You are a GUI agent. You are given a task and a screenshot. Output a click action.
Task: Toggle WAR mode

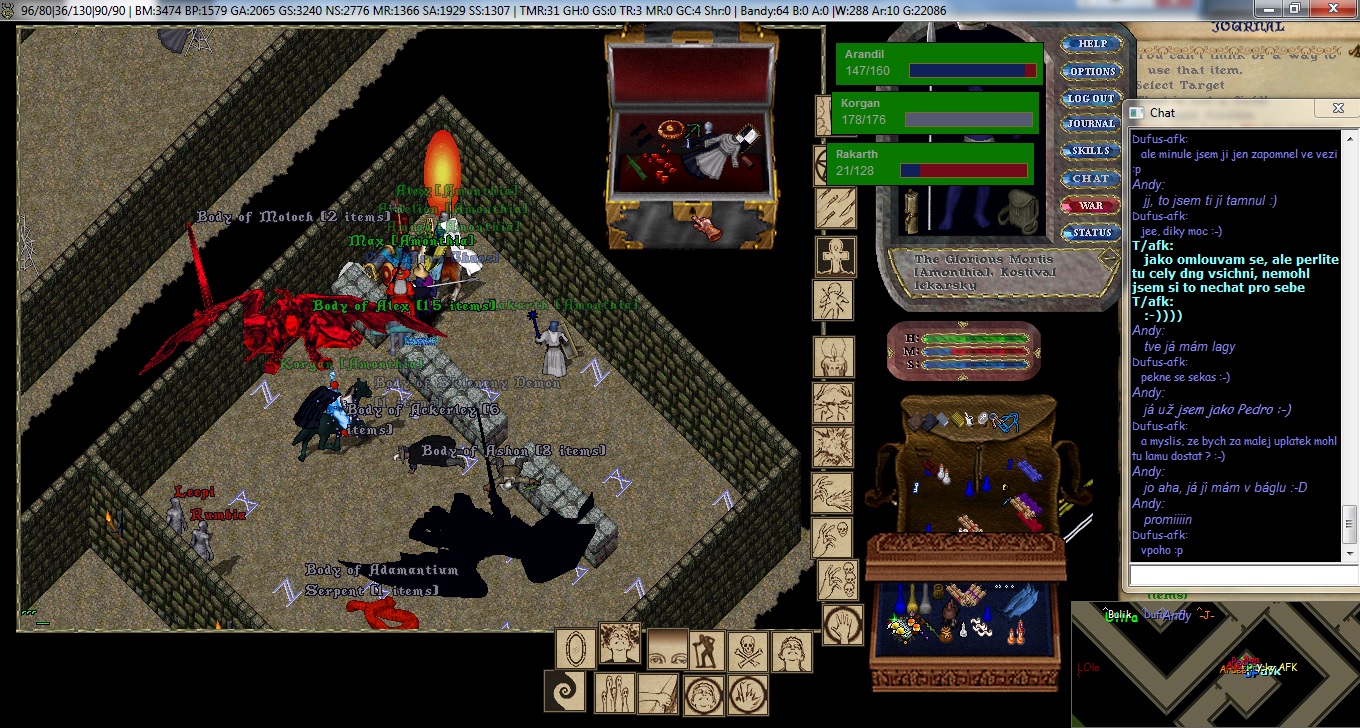click(x=1090, y=205)
